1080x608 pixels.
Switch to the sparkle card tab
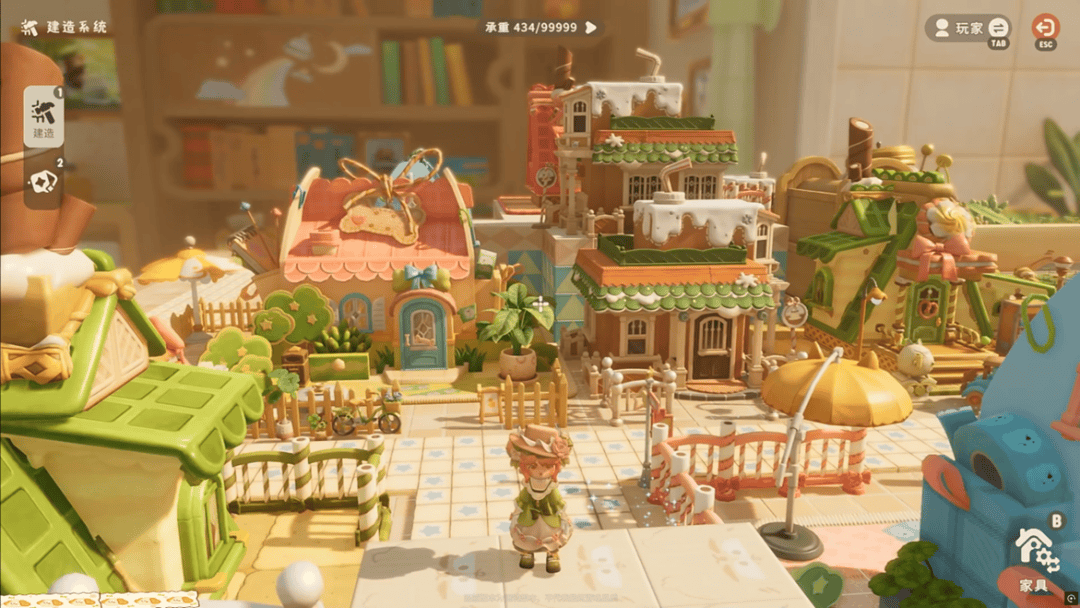tap(43, 182)
